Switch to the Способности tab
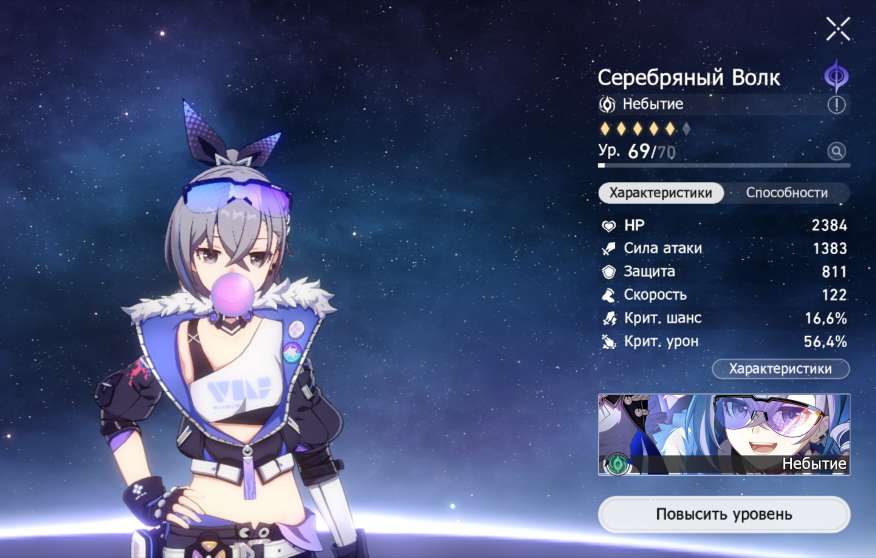The image size is (876, 558). pyautogui.click(x=787, y=193)
